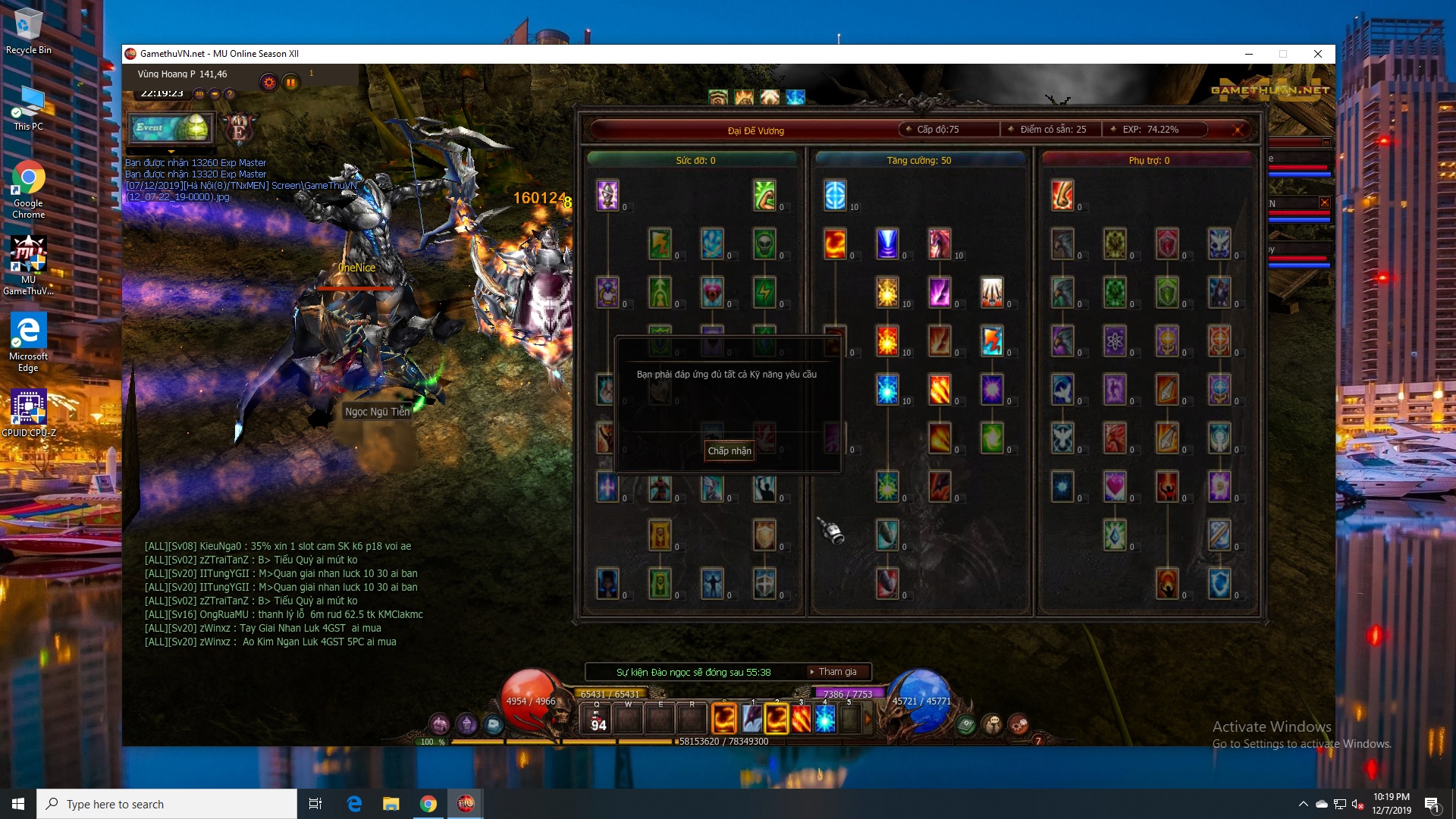Open the treasure chest icon beside health orb
The image size is (1456, 819).
click(x=493, y=724)
